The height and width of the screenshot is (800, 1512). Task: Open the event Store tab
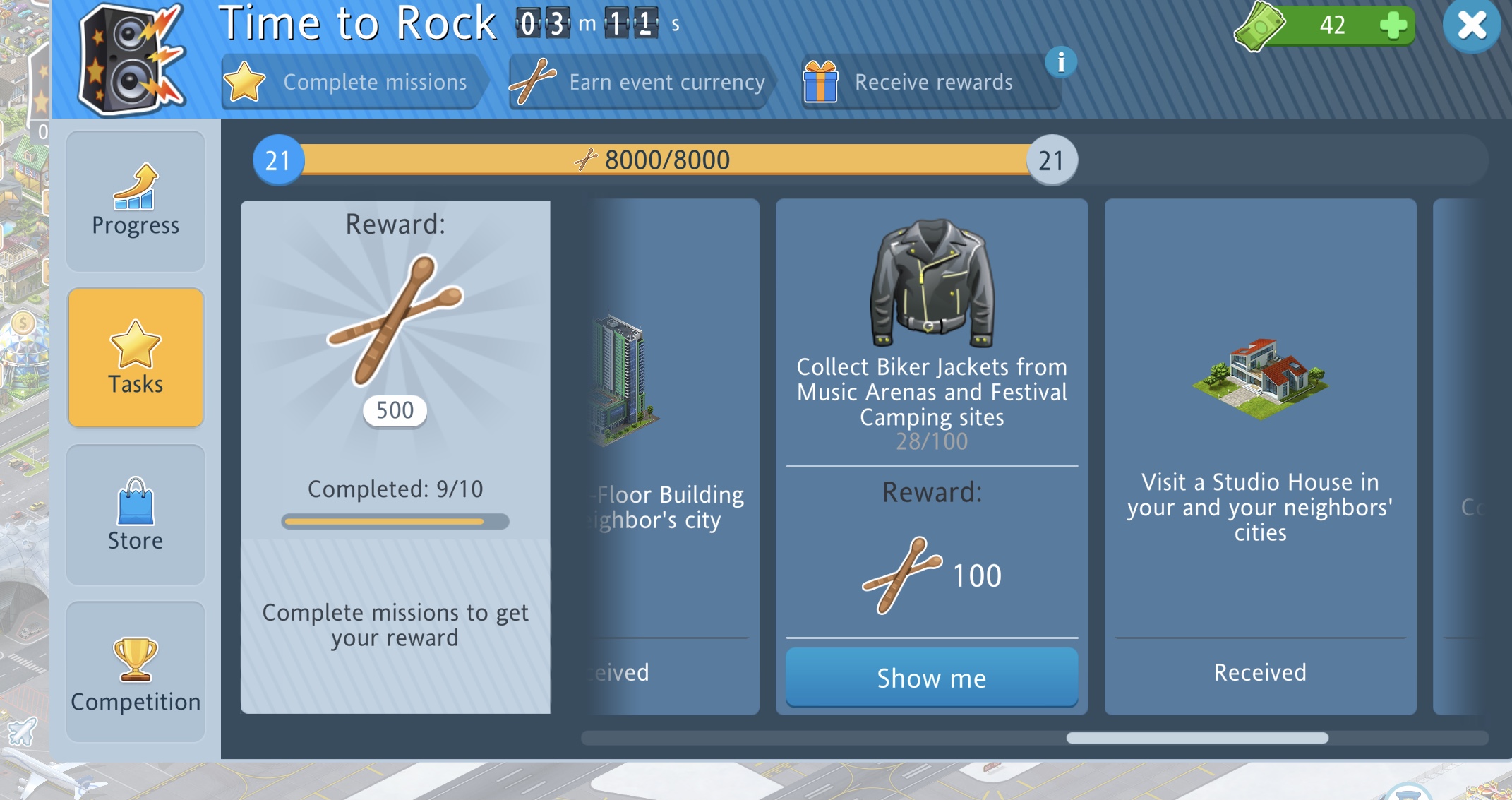click(136, 514)
